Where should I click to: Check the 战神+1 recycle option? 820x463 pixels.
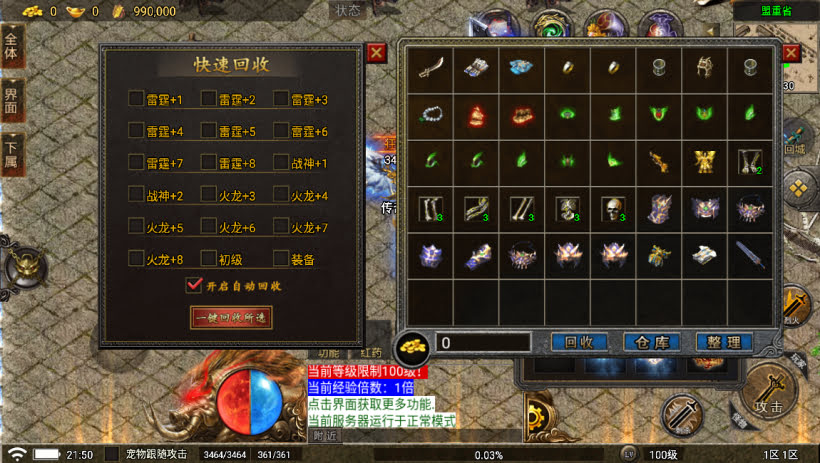coord(281,162)
